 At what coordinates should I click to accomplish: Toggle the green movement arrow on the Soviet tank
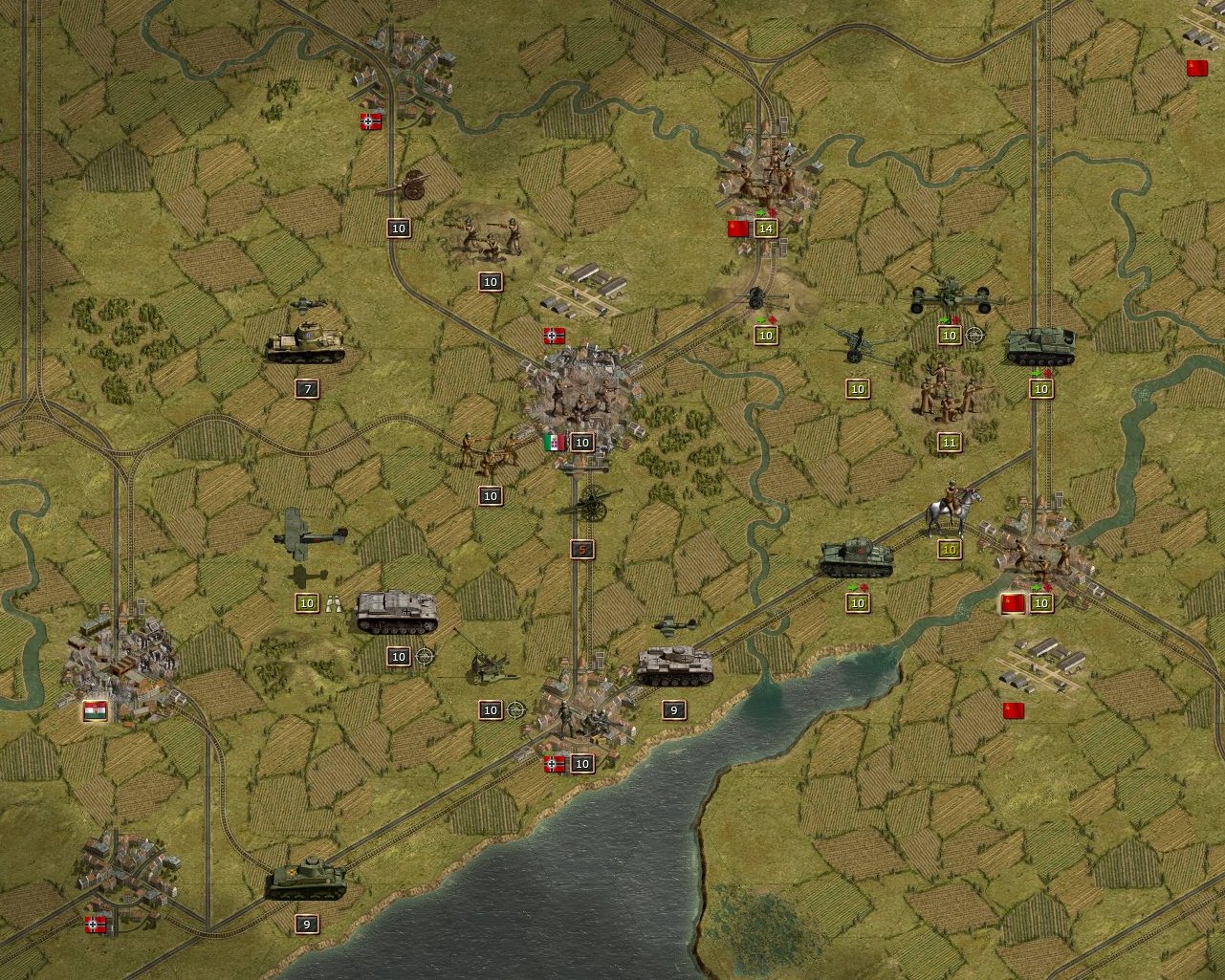pyautogui.click(x=853, y=585)
